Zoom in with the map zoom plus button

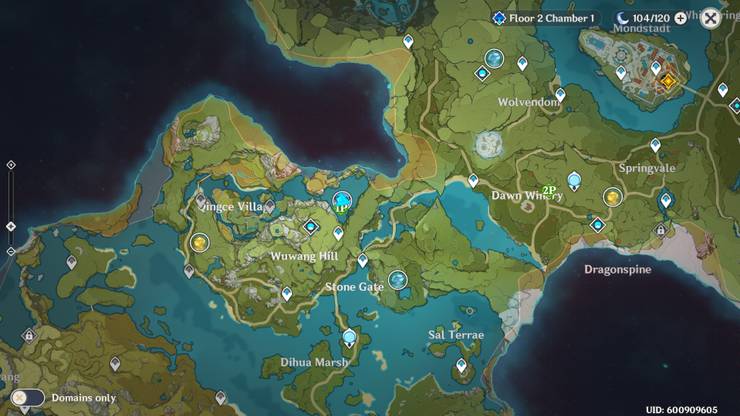click(x=11, y=165)
